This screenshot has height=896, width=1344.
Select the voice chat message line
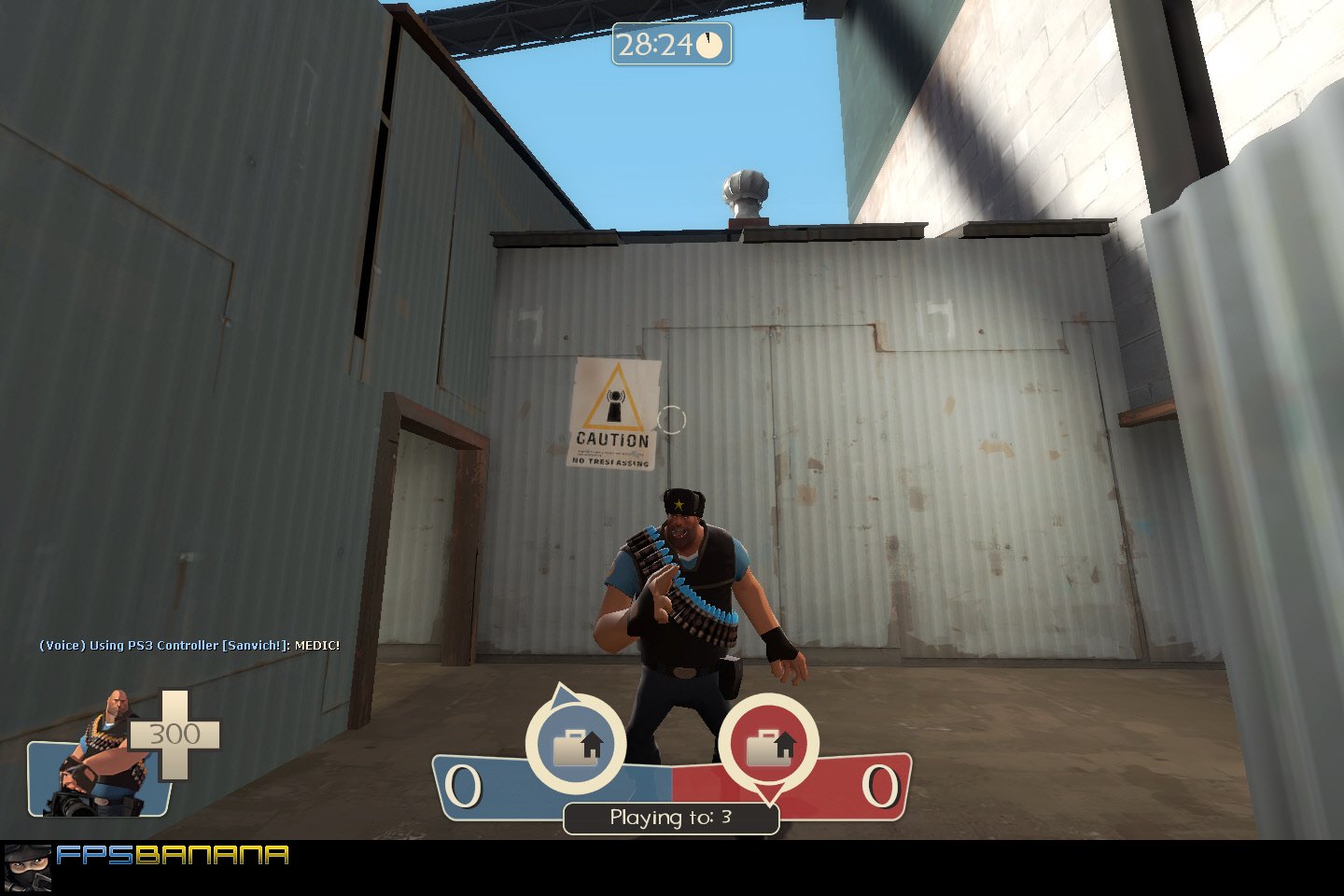click(187, 644)
